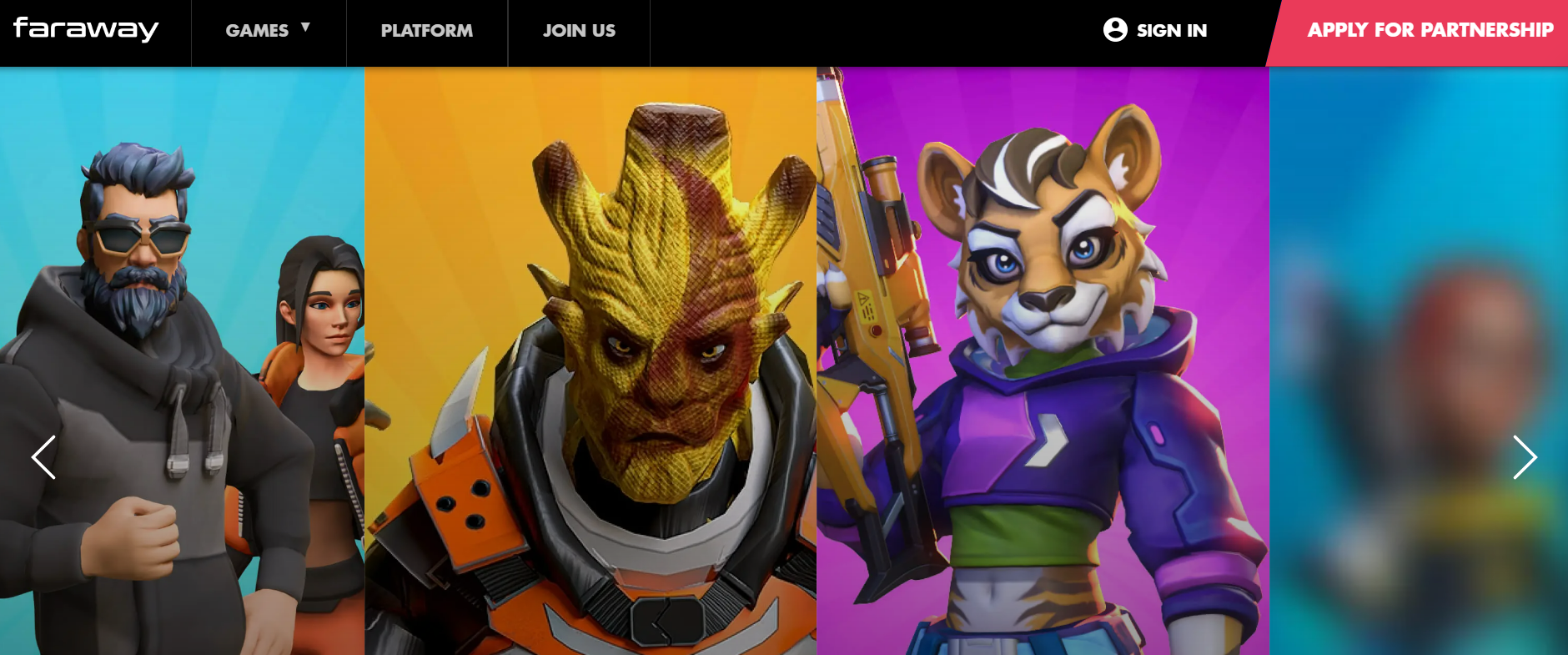1568x655 pixels.
Task: Go to the Platform page
Action: click(x=426, y=31)
